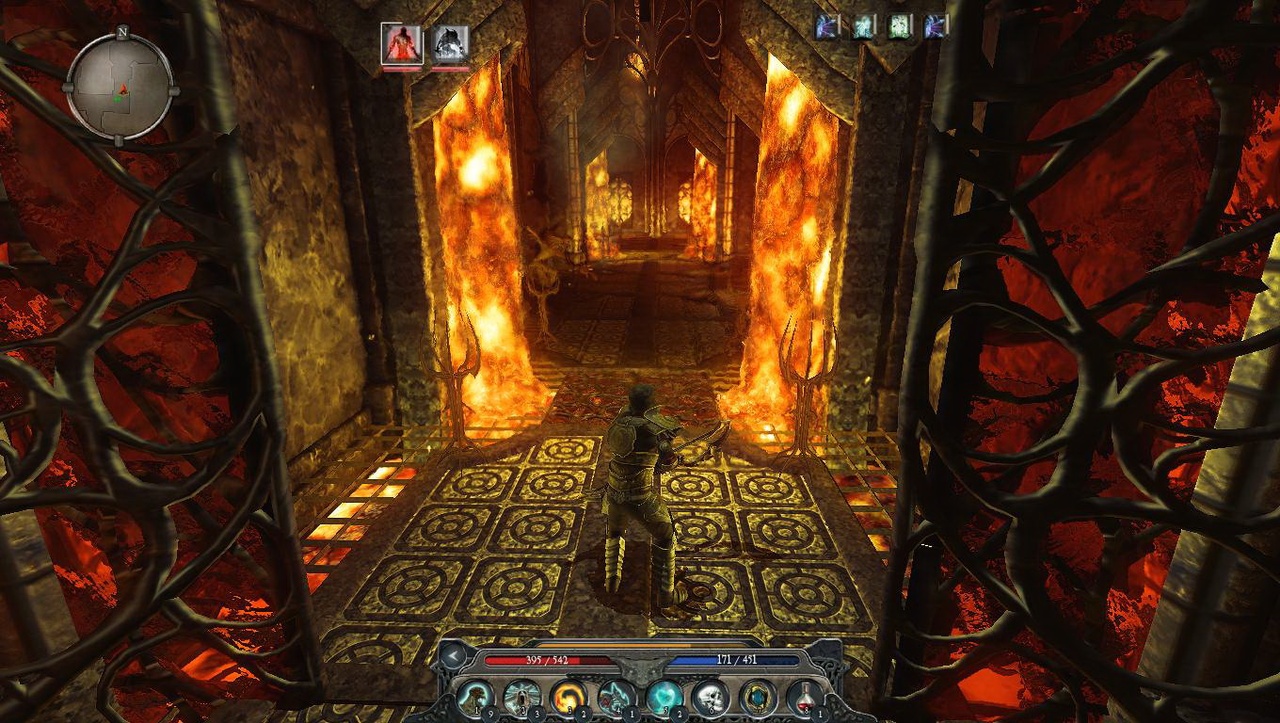Click the golden eye amulet skill icon

point(757,698)
